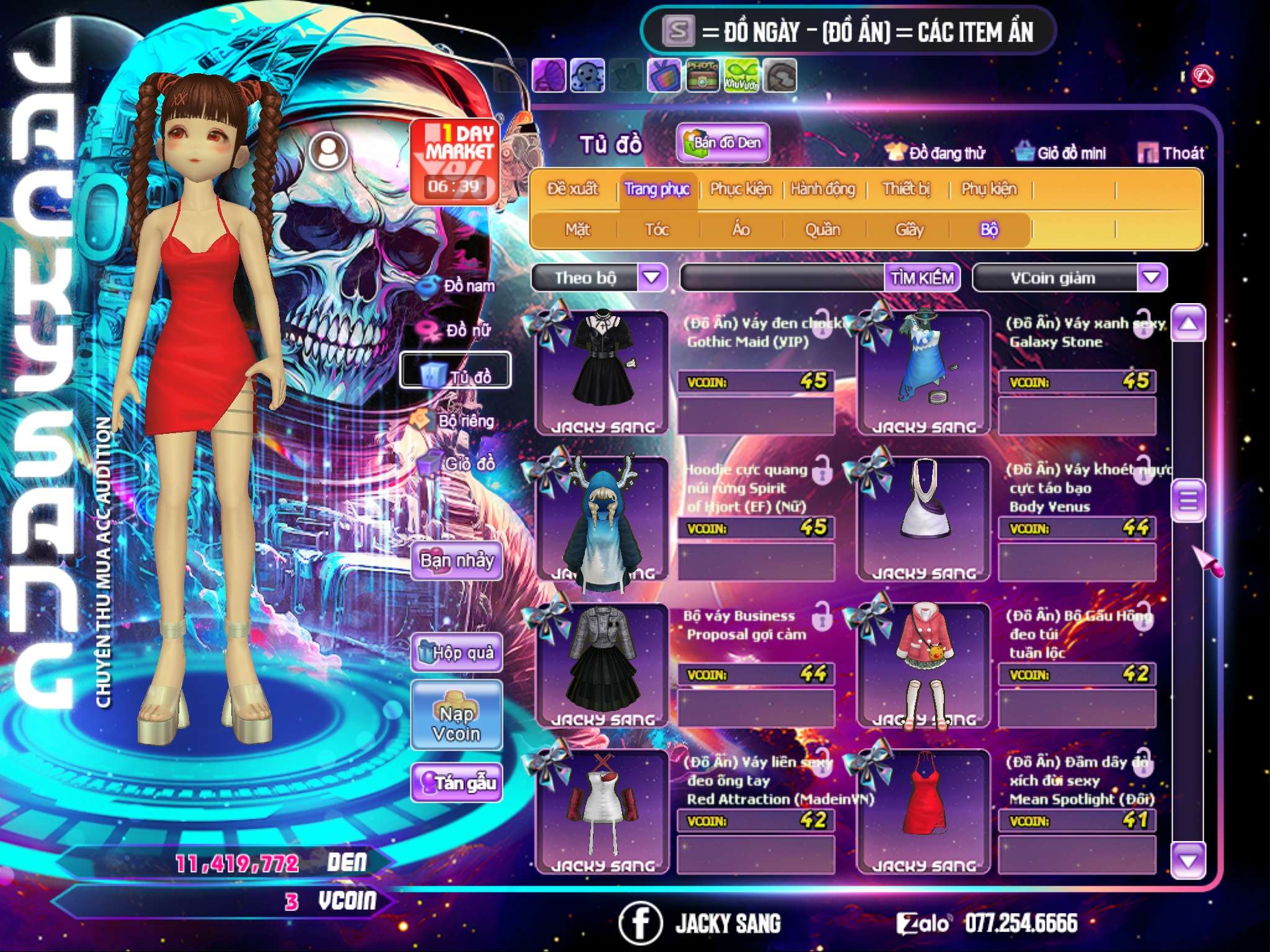Click the list scroll-down arrow
The image size is (1270, 952).
(x=1188, y=860)
